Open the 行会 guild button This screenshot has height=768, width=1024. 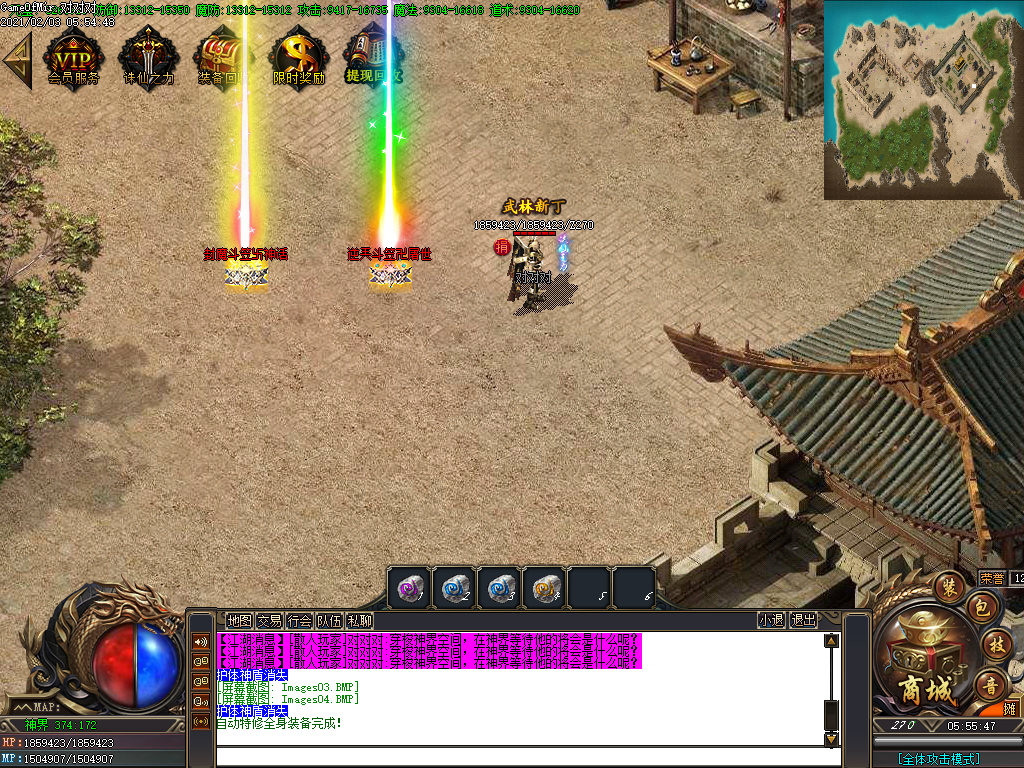[299, 621]
